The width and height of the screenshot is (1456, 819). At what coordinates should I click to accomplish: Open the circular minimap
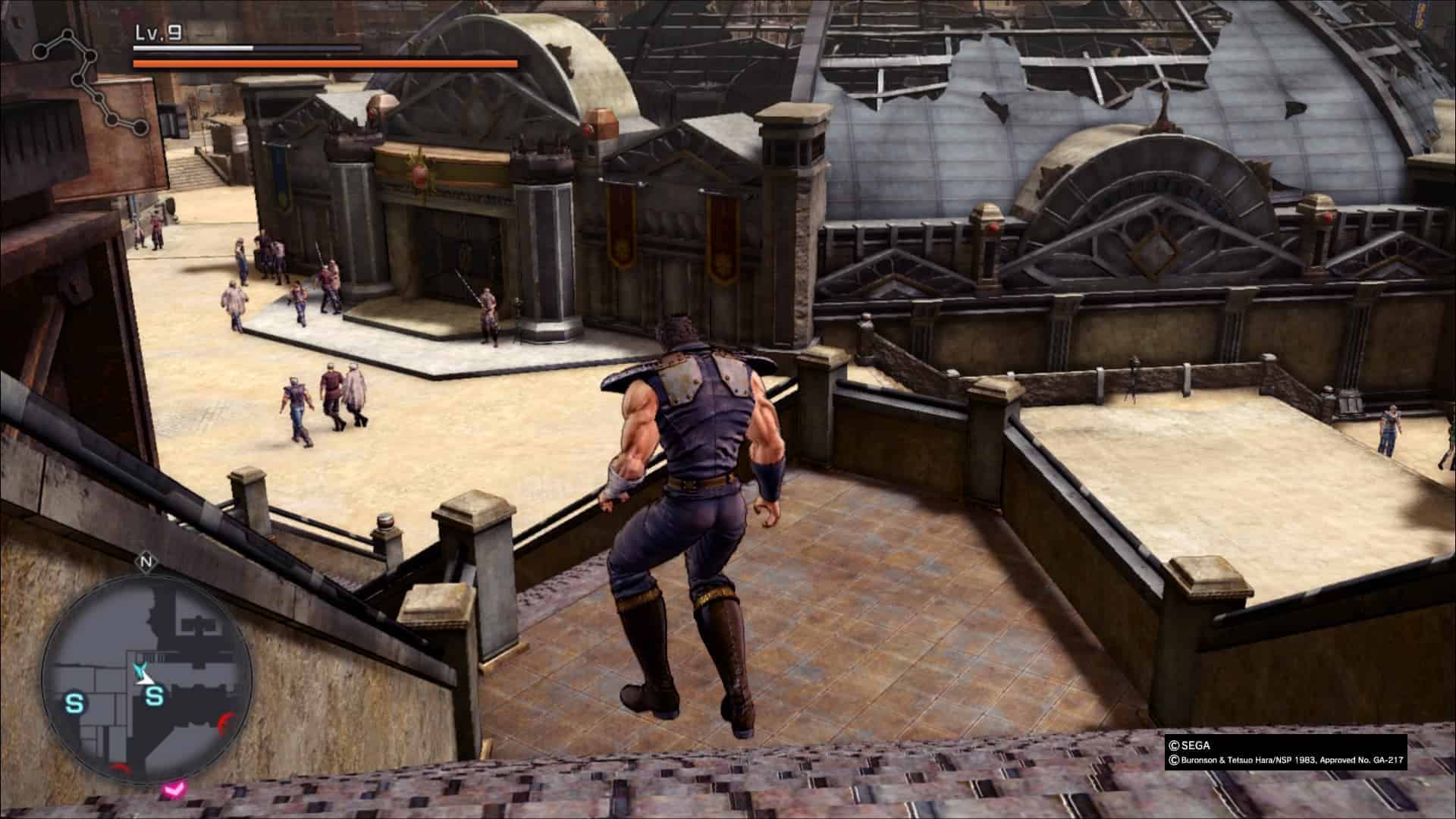click(146, 679)
